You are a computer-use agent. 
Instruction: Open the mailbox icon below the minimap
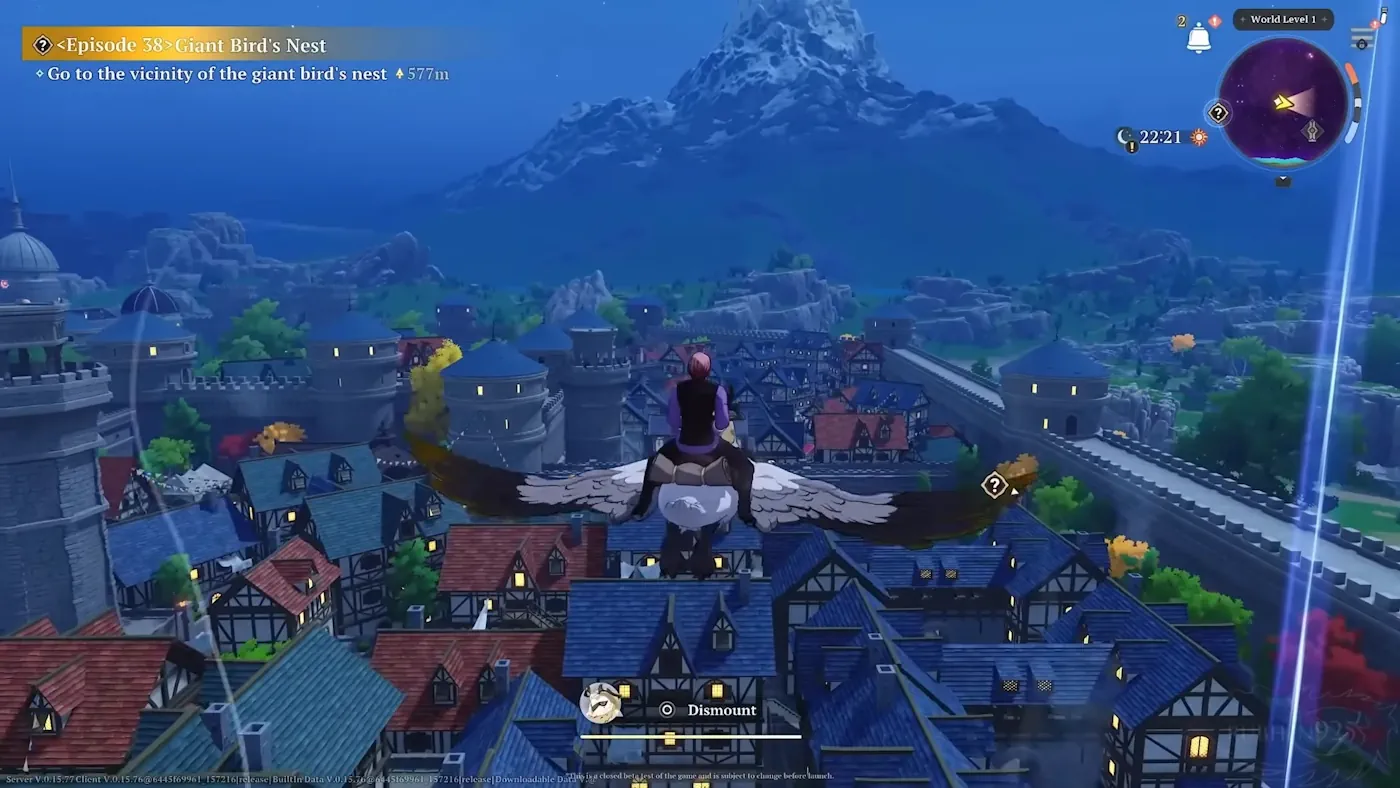(x=1283, y=183)
